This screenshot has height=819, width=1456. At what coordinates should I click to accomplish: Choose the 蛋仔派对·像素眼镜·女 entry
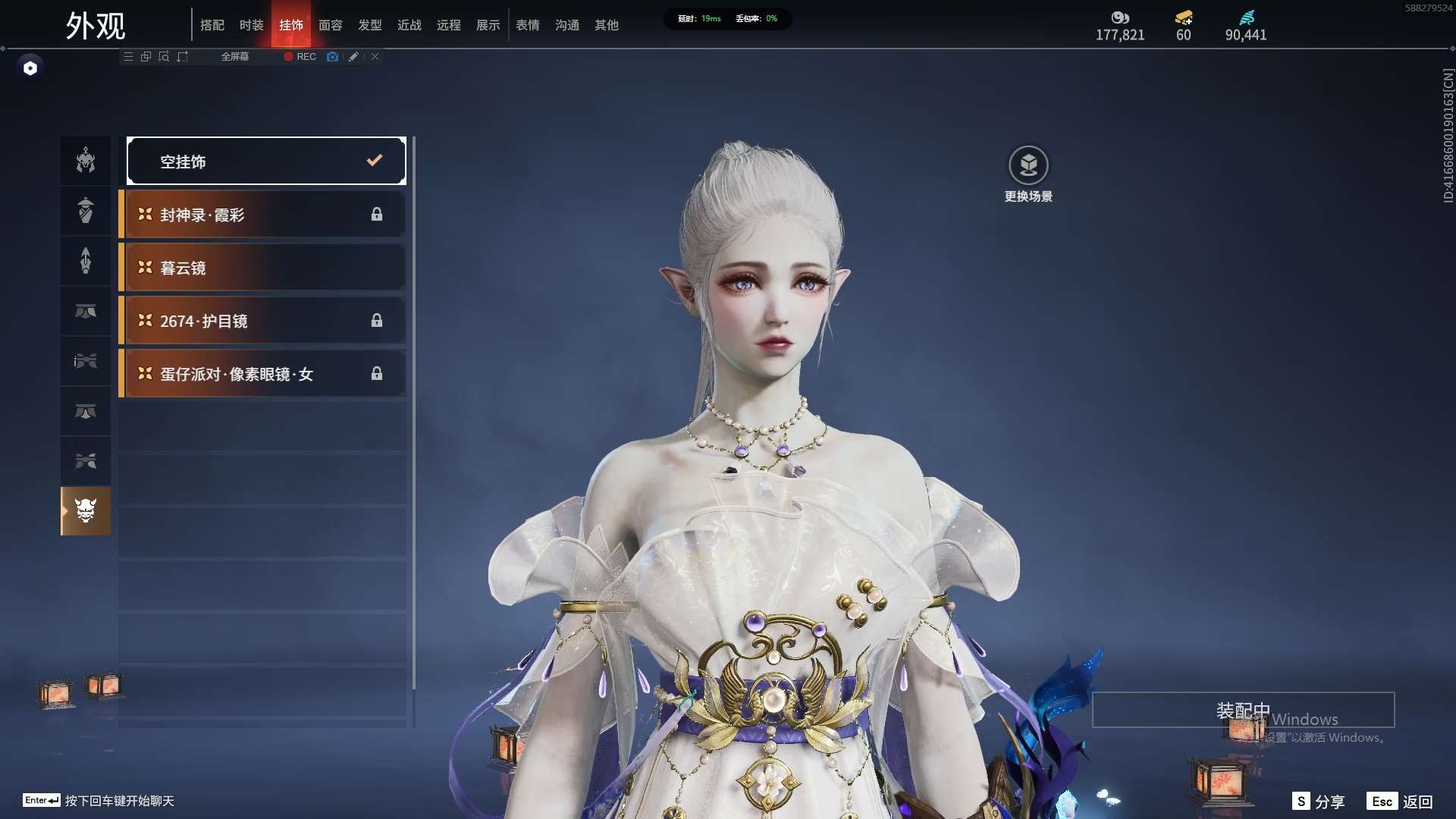click(262, 374)
